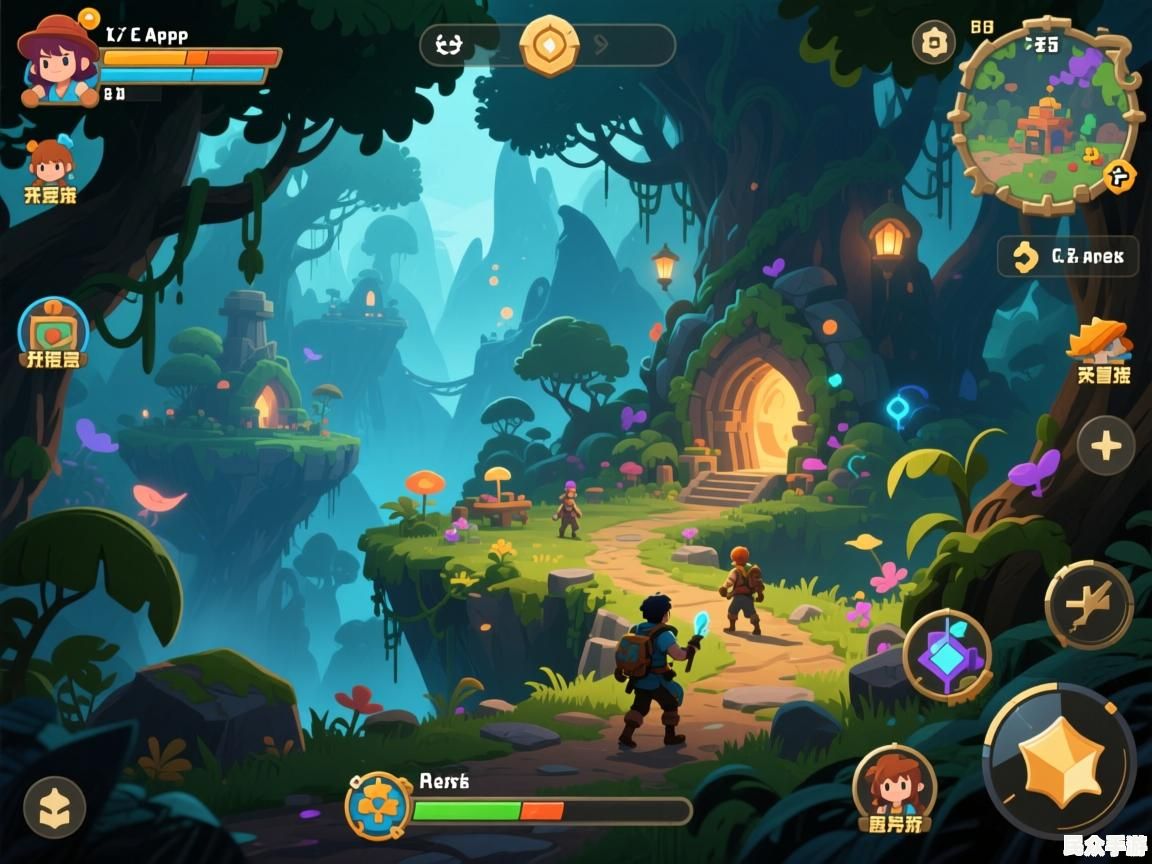Activate the branch skill button
The image size is (1152, 864).
[1089, 605]
